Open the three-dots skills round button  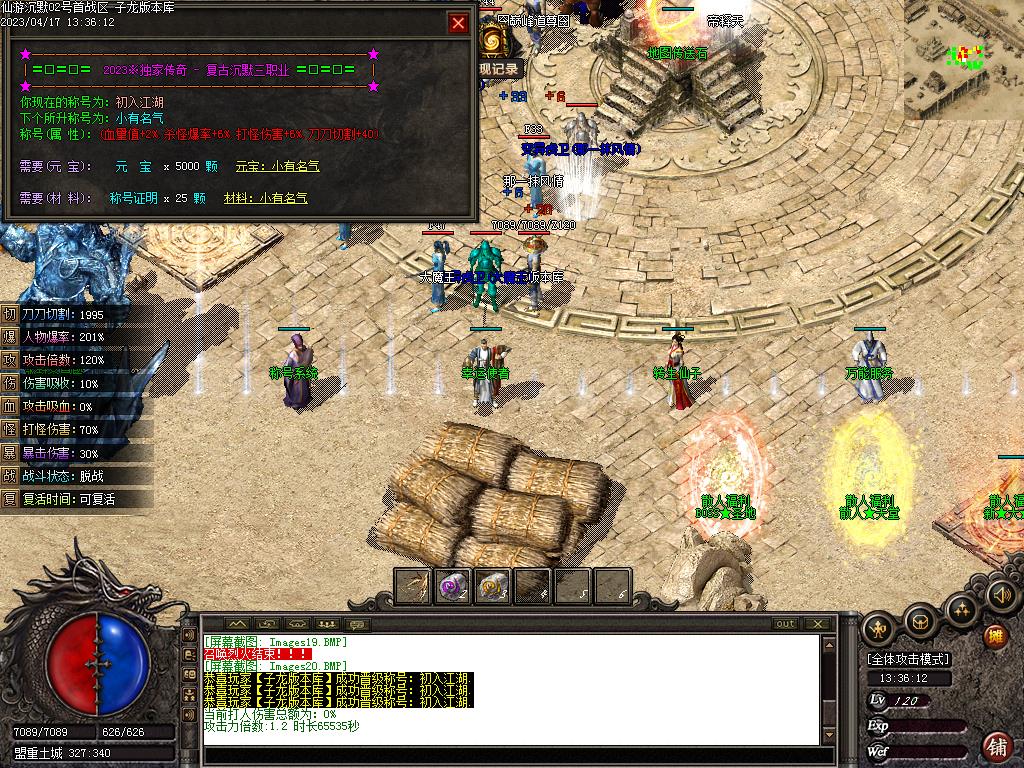coord(962,609)
